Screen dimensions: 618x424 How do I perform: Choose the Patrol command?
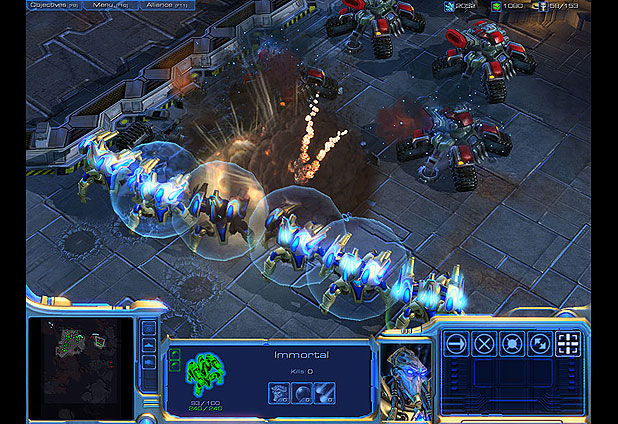pos(540,344)
